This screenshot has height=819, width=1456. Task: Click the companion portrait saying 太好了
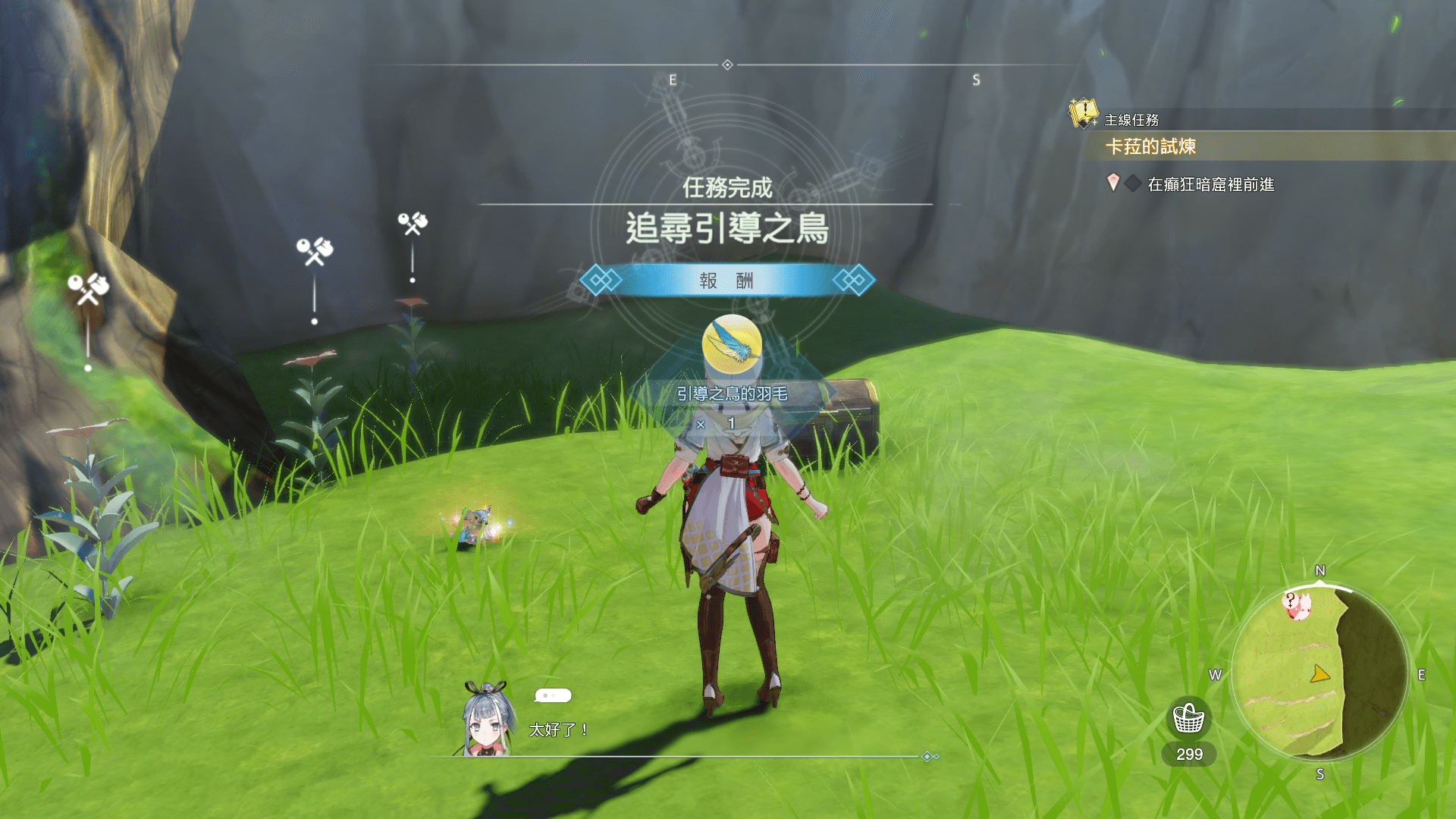click(488, 719)
